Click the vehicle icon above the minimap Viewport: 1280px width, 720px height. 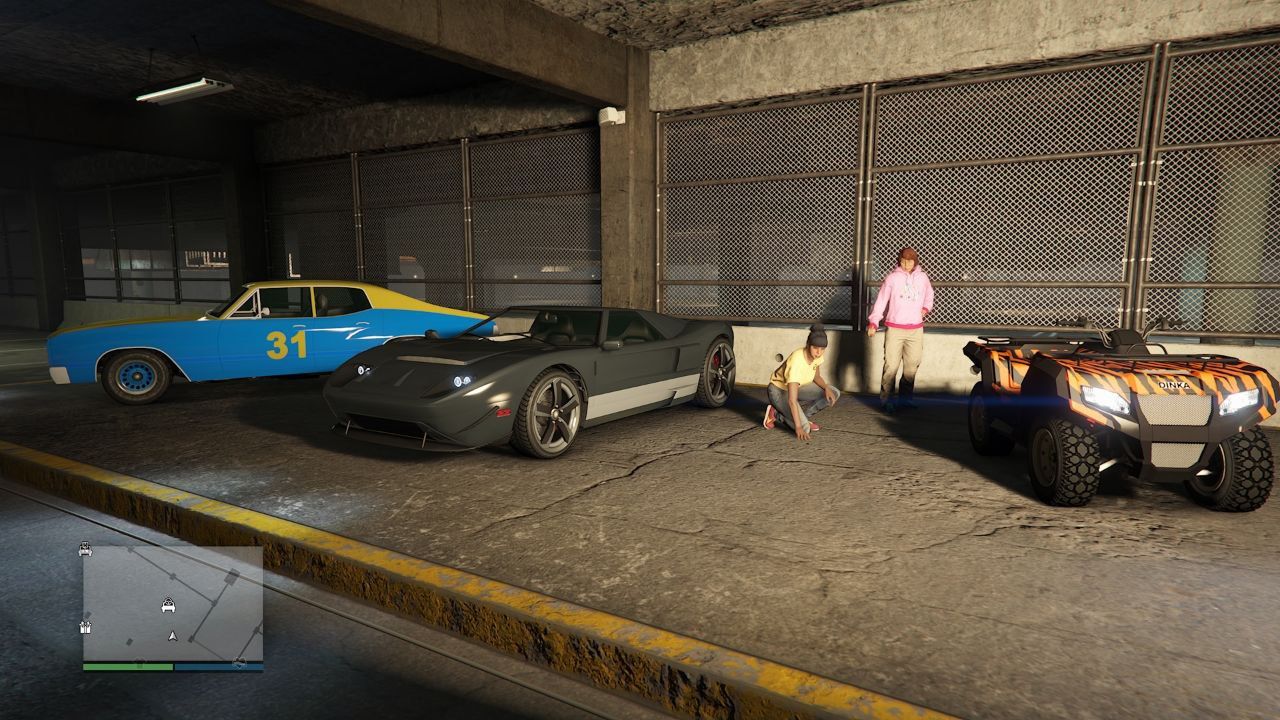pyautogui.click(x=84, y=549)
